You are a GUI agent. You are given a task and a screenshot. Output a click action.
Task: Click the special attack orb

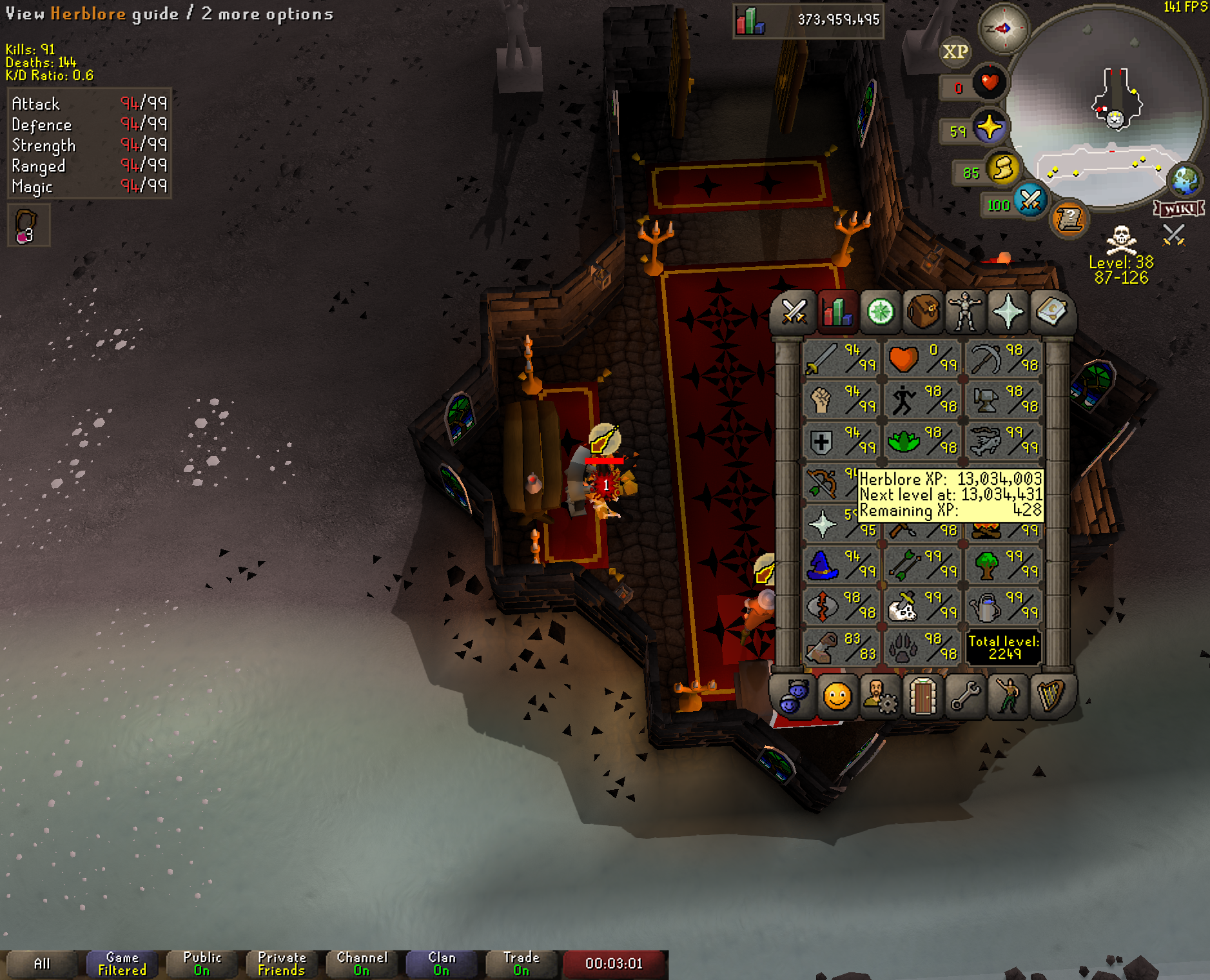coord(1029,201)
